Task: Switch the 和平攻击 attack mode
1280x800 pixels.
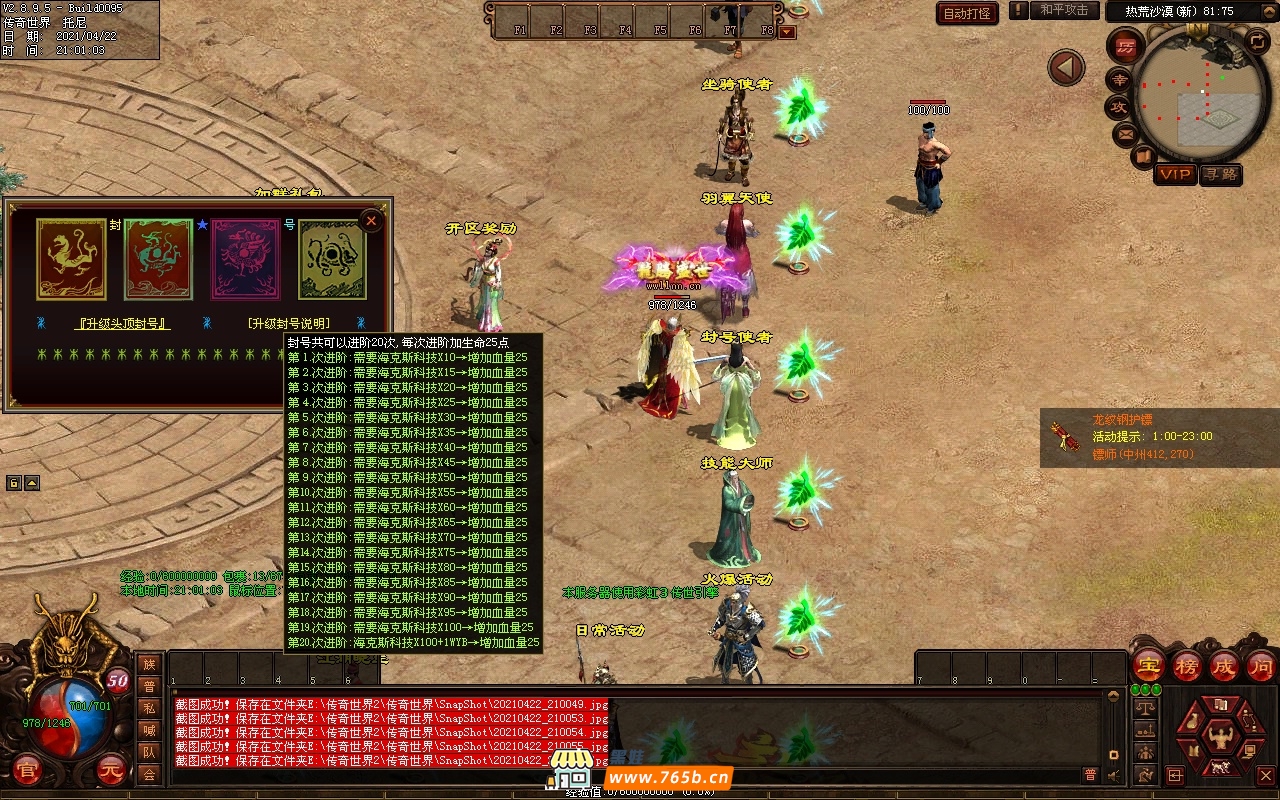Action: click(x=1063, y=10)
